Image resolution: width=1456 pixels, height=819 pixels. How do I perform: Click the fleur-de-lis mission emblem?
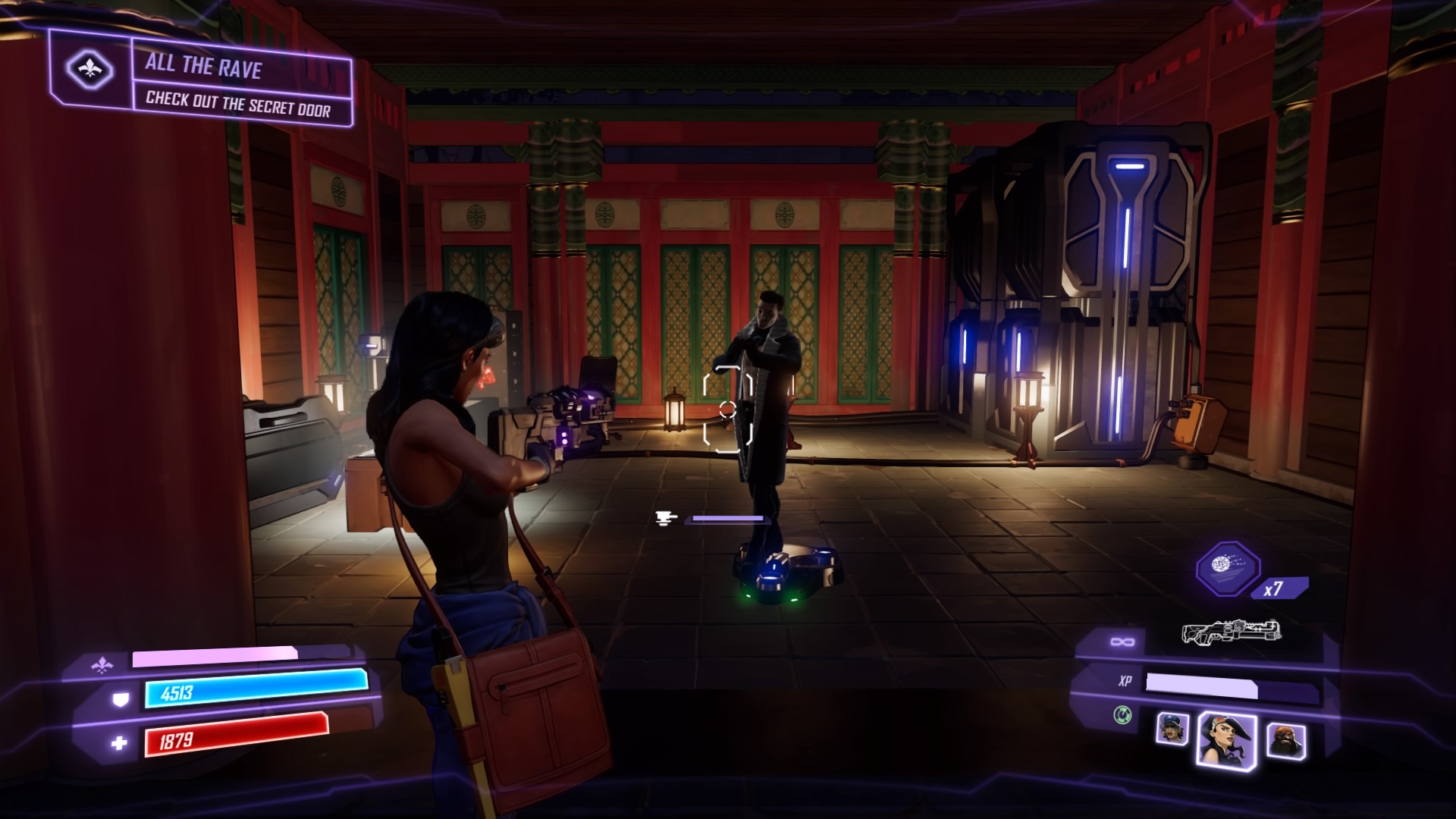pyautogui.click(x=89, y=71)
